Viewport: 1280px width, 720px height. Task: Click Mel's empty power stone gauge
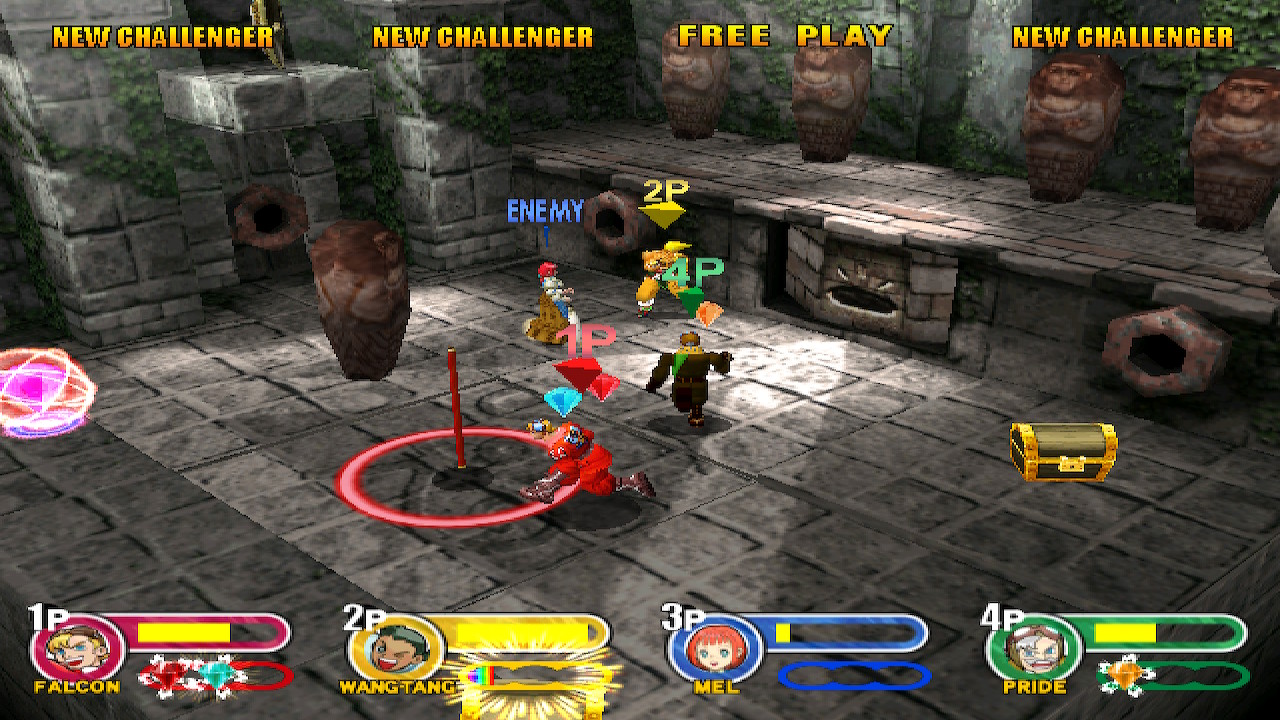pos(853,676)
